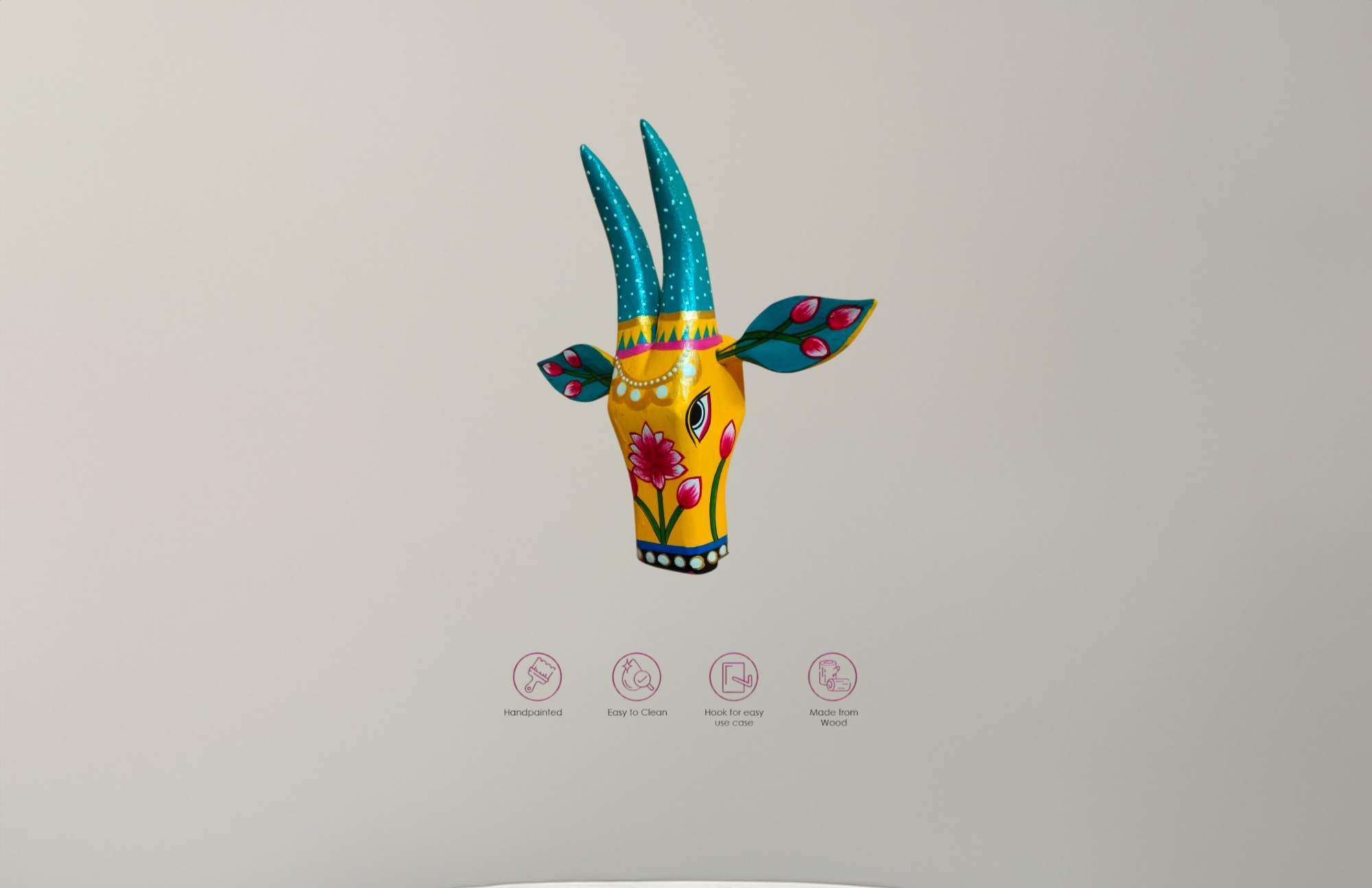Select the Easy to Clean icon
The height and width of the screenshot is (888, 1372).
[637, 677]
